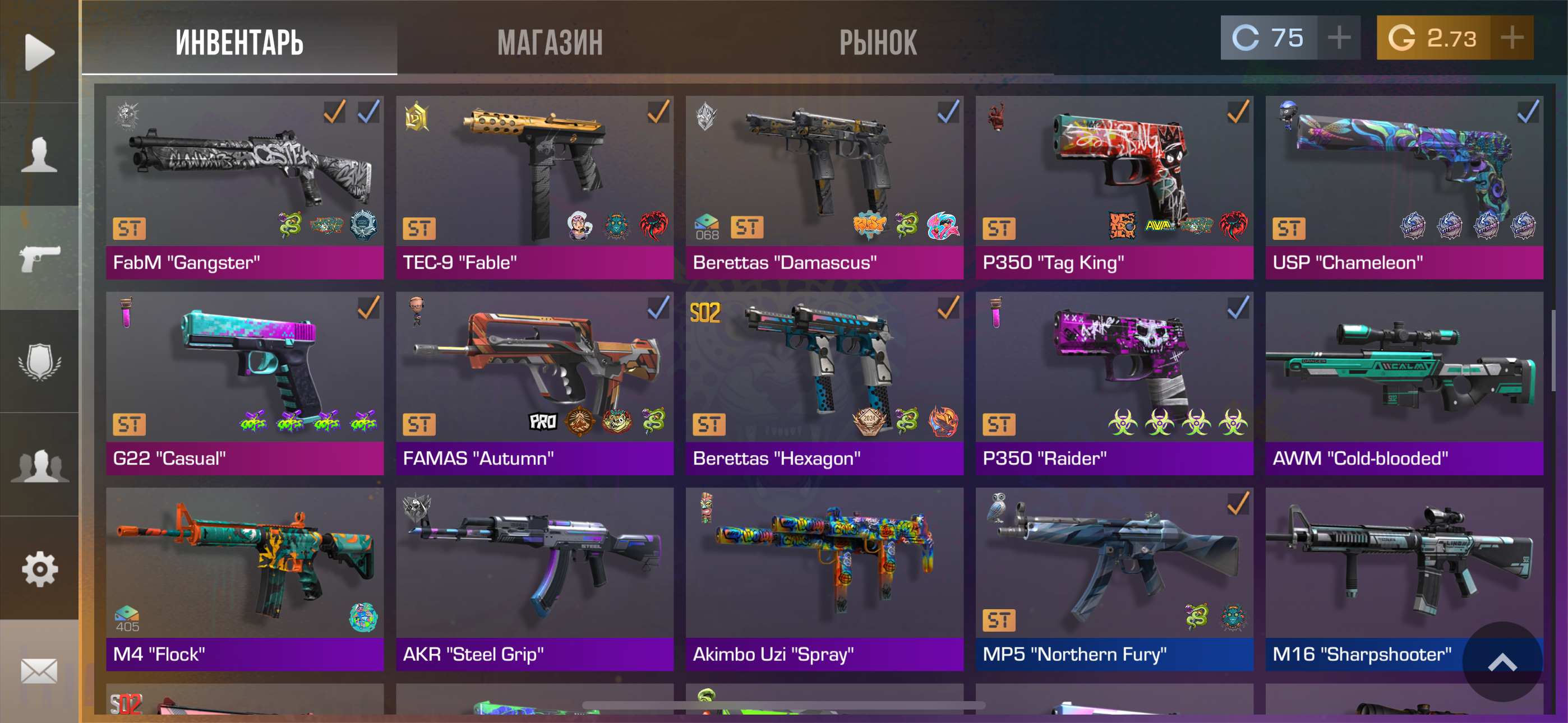Choose the FAMAS "Autumn" rifle skin
Viewport: 1568px width, 723px height.
(534, 383)
